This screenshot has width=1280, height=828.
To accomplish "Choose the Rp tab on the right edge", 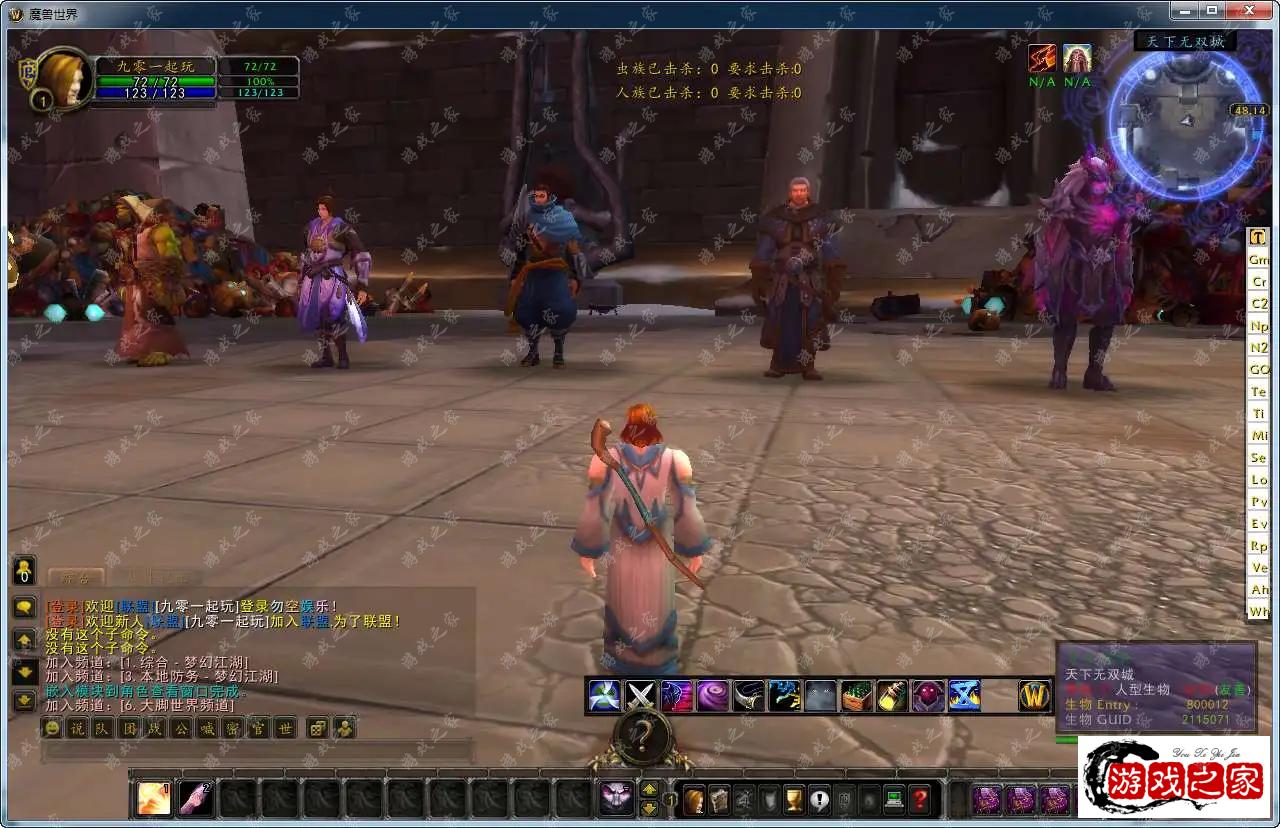I will (1258, 546).
